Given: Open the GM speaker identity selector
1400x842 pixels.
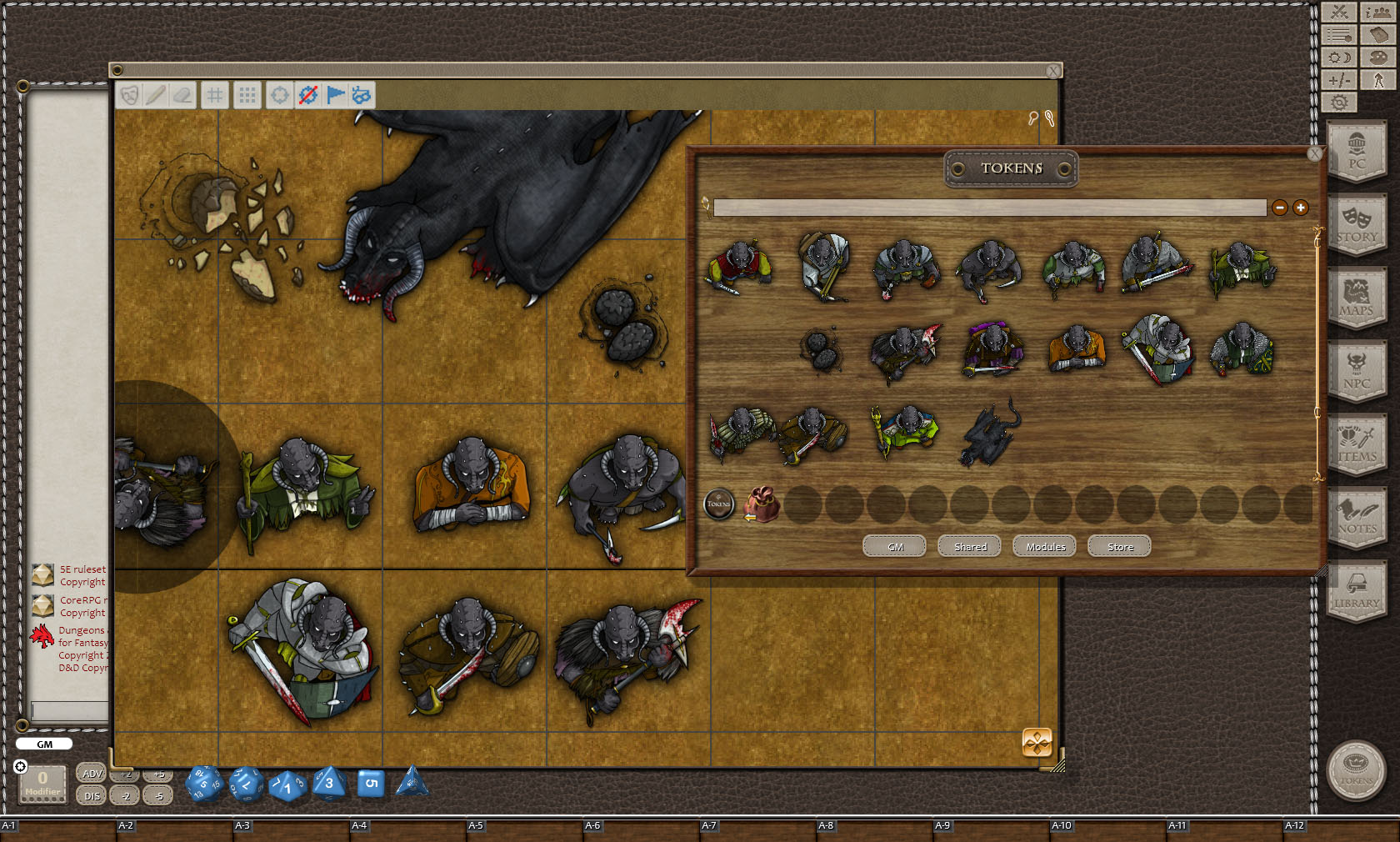Looking at the screenshot, I should pos(43,744).
